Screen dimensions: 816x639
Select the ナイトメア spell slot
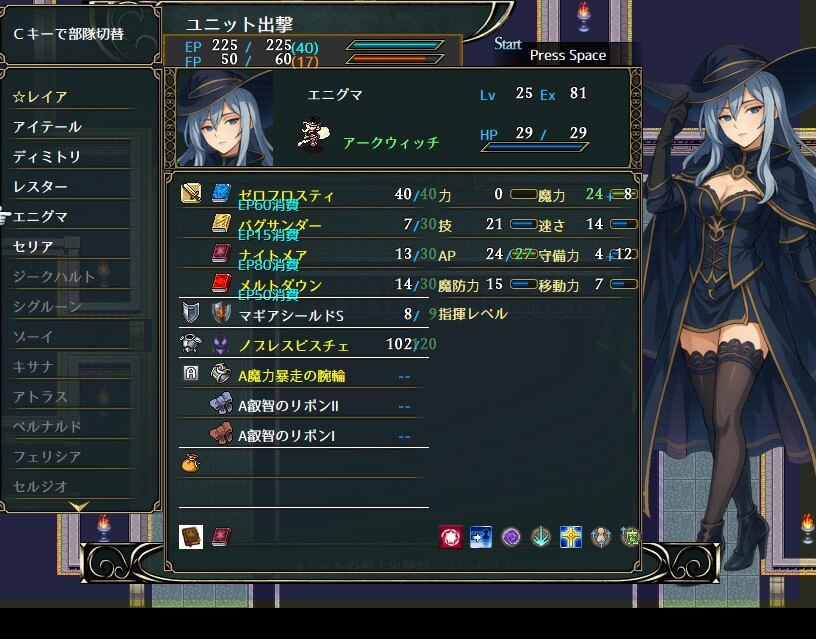tap(274, 255)
